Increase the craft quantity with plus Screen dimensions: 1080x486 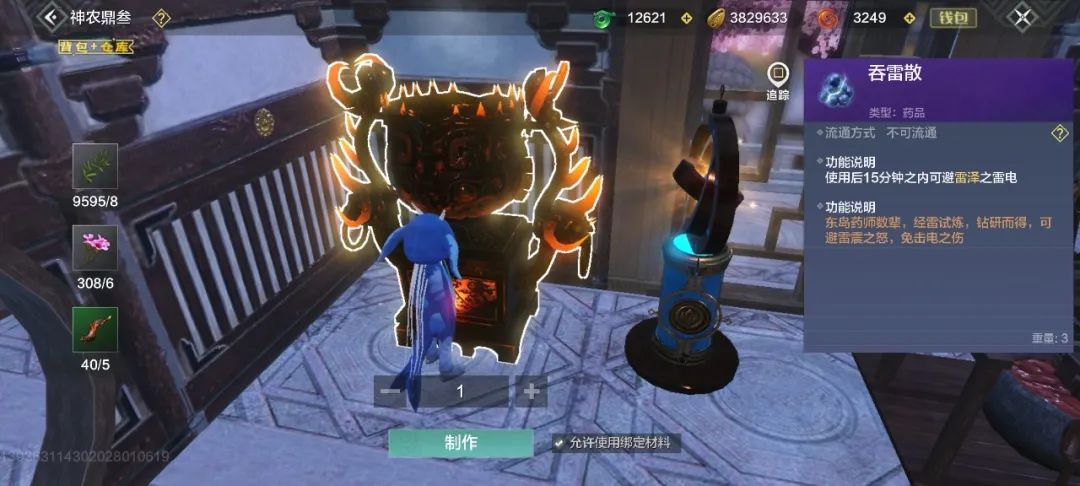click(x=530, y=391)
